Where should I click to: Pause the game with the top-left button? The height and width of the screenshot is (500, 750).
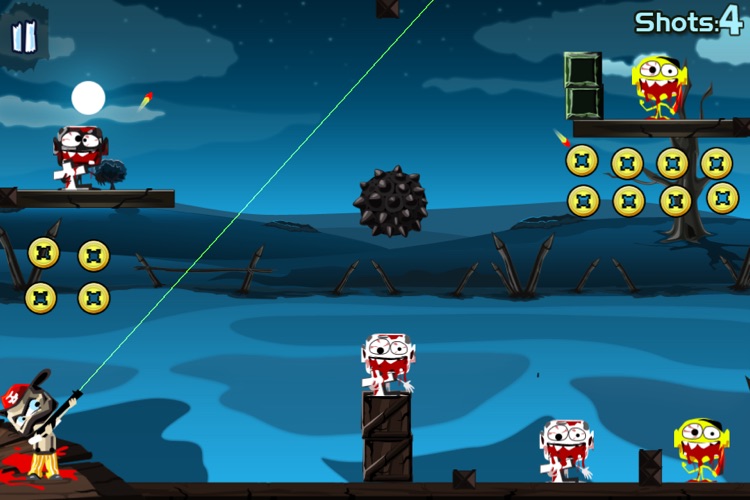pyautogui.click(x=24, y=37)
